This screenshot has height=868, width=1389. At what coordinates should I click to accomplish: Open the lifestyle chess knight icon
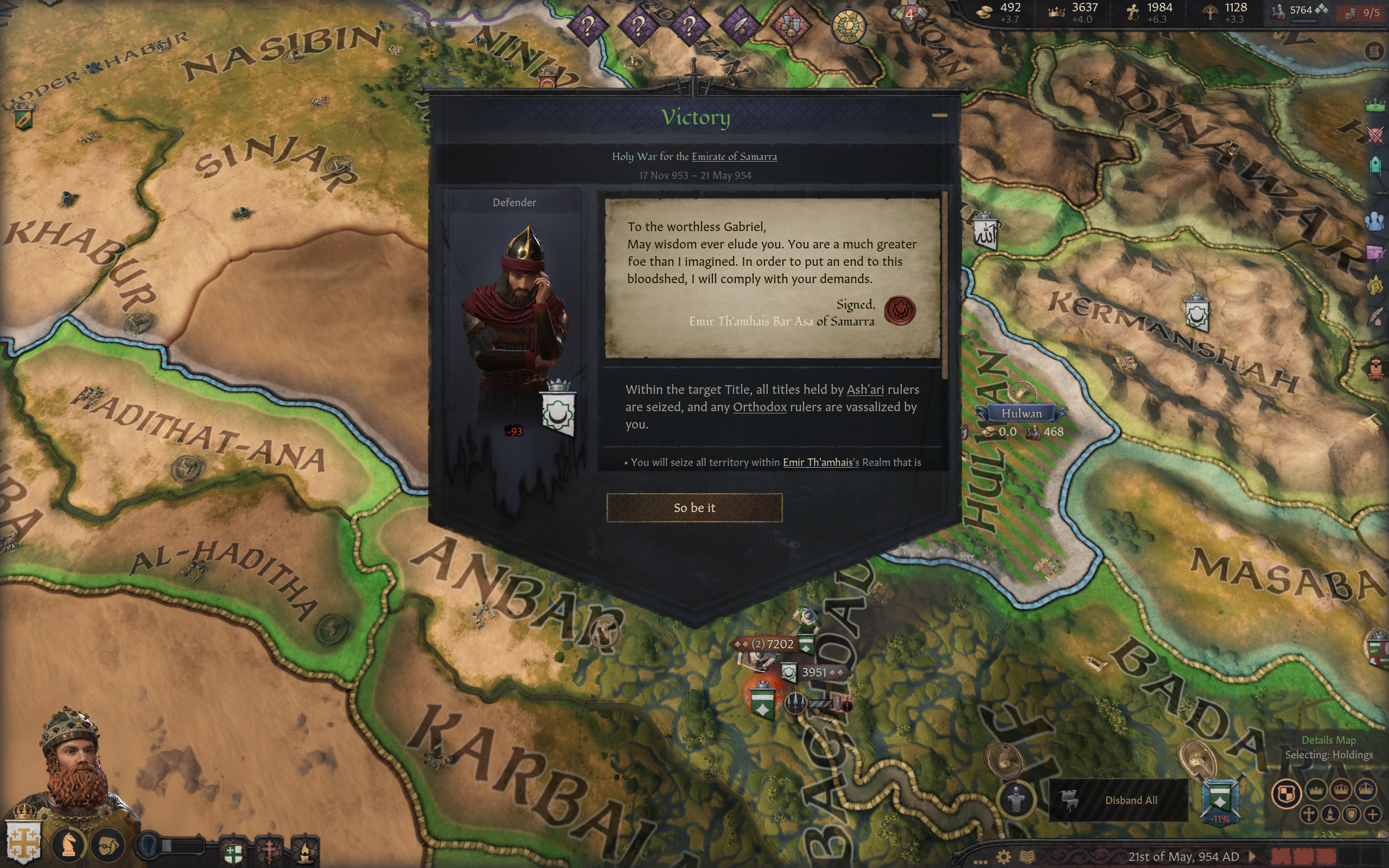(x=69, y=844)
